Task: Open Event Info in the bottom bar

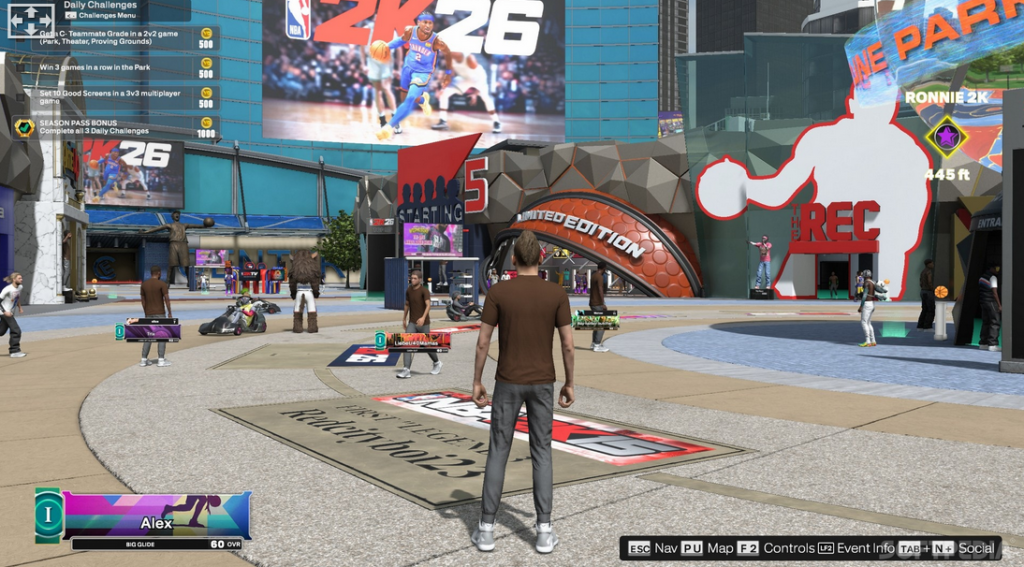Action: [856, 548]
